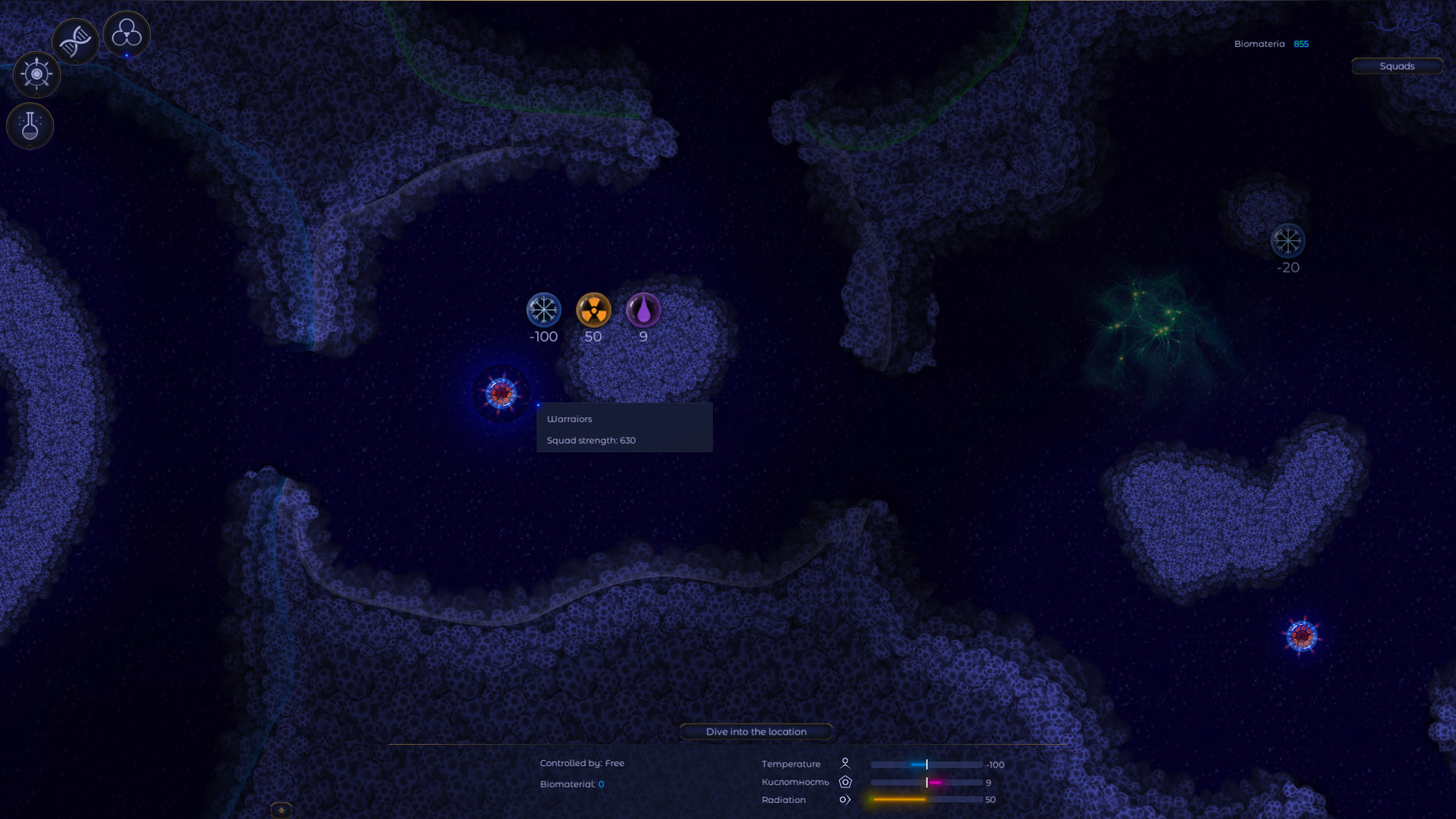Click the squad cell near the bottom right
The height and width of the screenshot is (819, 1456).
(x=1300, y=635)
